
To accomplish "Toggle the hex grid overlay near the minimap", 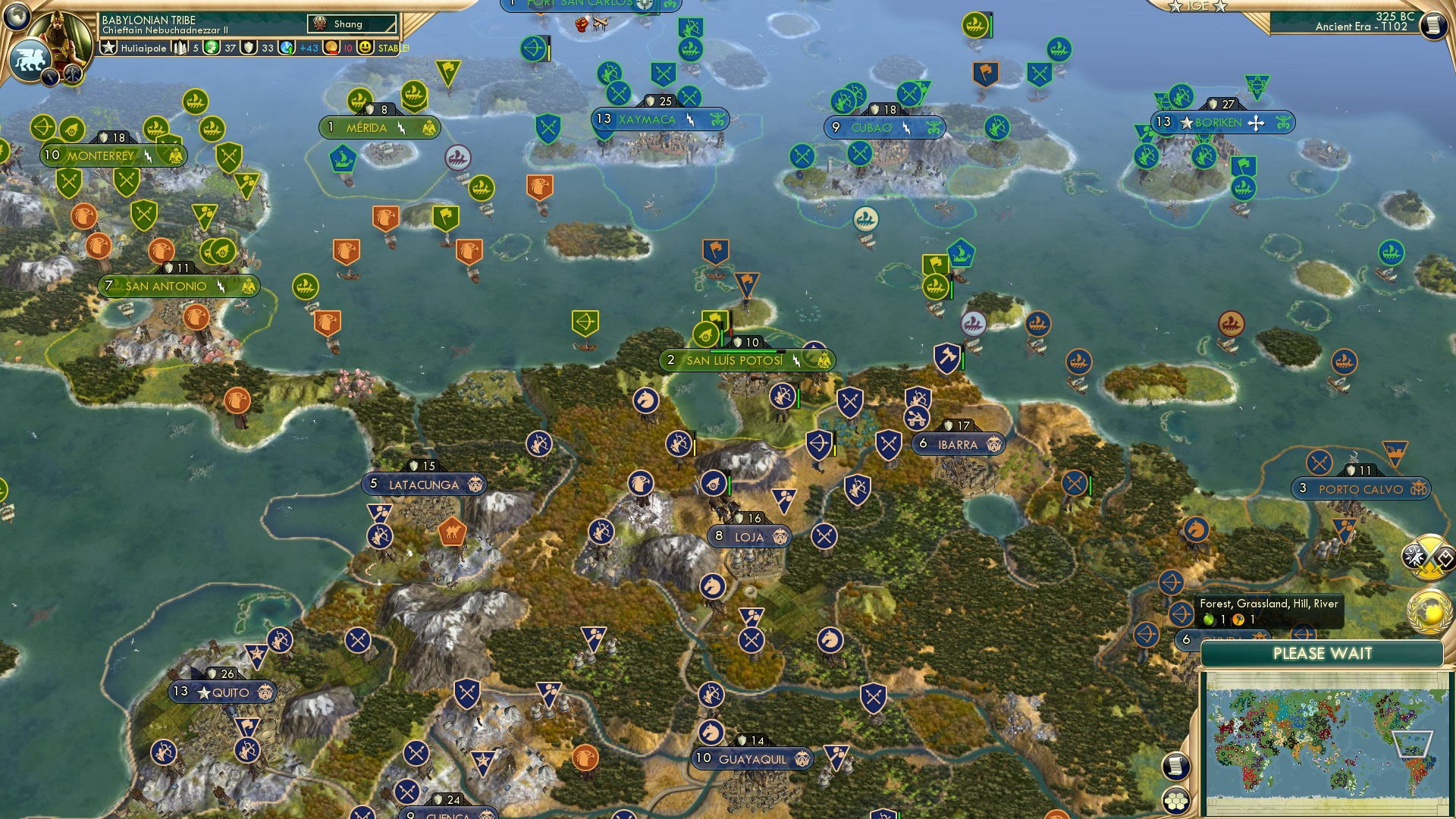I will click(x=1177, y=802).
